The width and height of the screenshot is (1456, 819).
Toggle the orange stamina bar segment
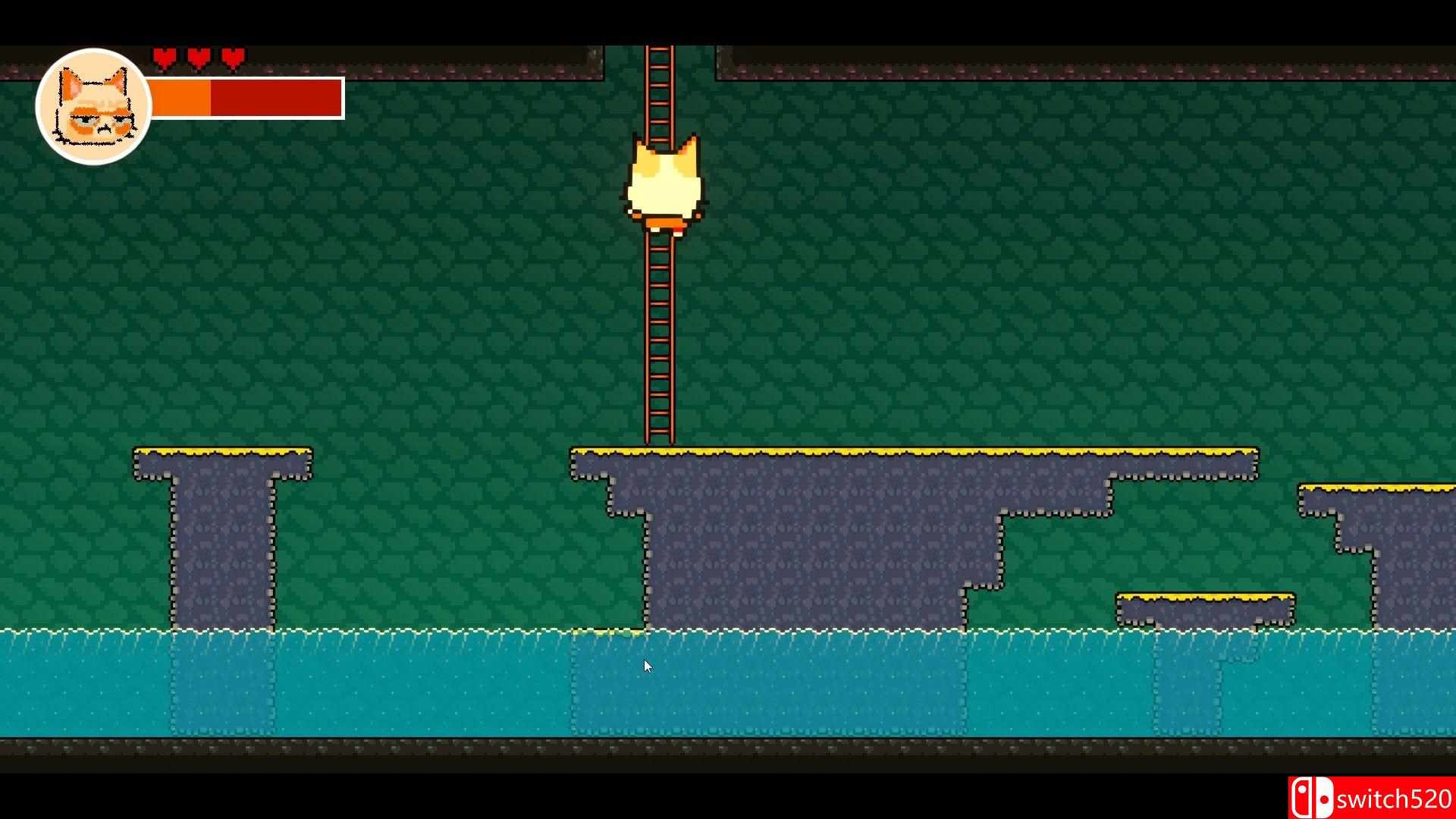click(182, 97)
